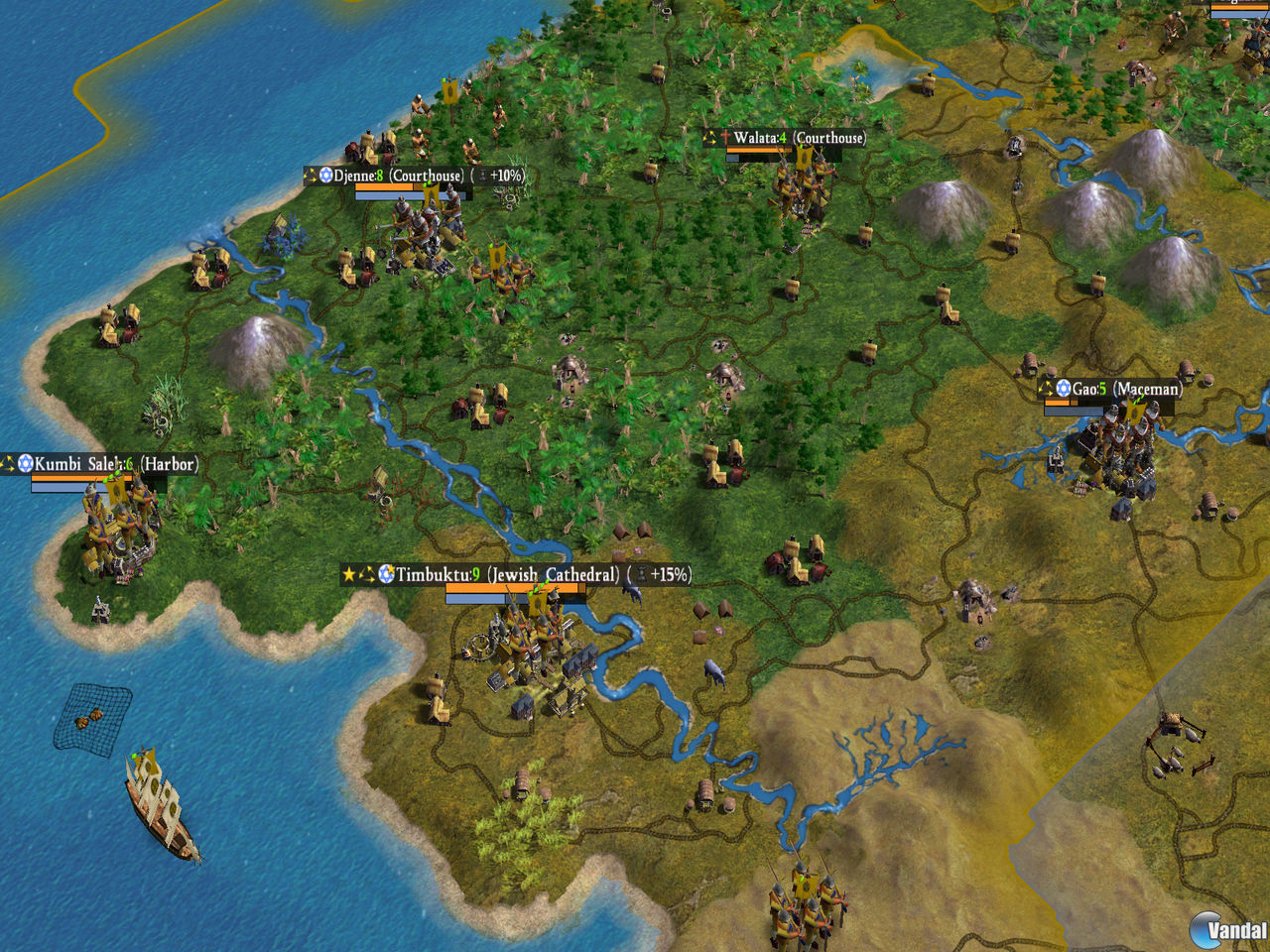This screenshot has height=952, width=1270.
Task: Click the Kumbi Saleh:6 (Harbor) label
Action: pos(114,462)
